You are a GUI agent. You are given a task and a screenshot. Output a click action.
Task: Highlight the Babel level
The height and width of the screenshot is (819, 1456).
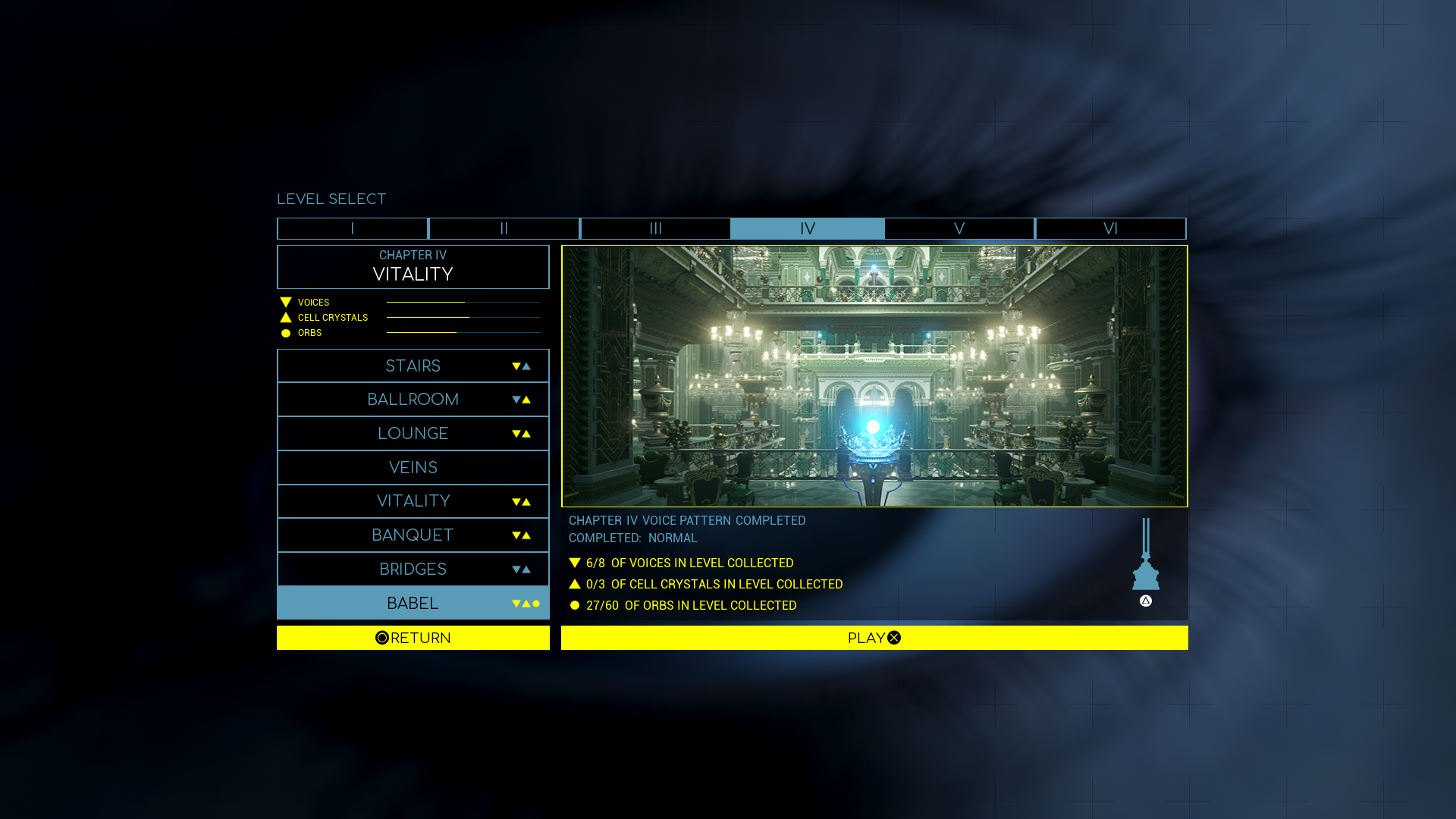pos(413,603)
